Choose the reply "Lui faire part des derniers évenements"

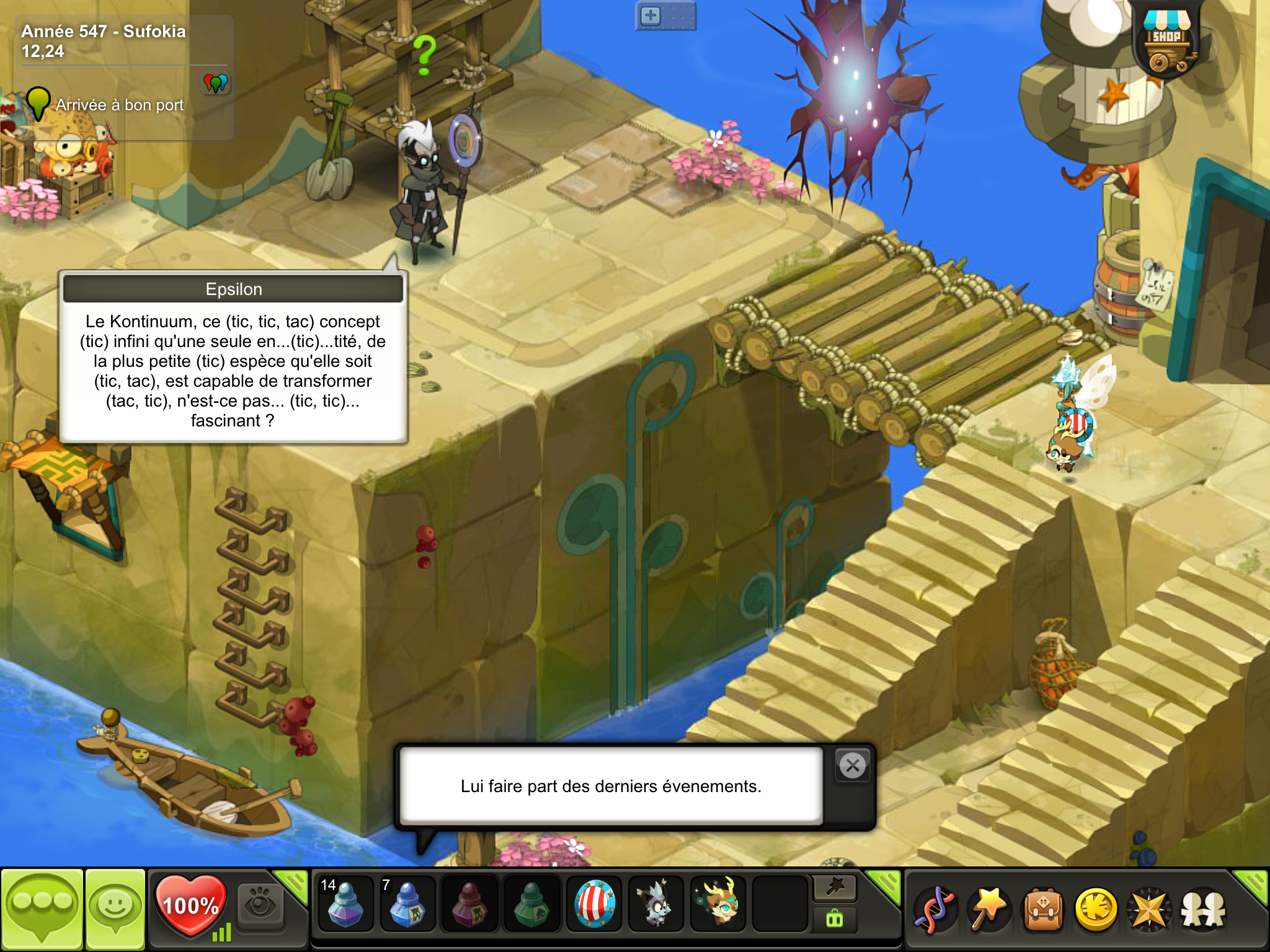[x=611, y=786]
